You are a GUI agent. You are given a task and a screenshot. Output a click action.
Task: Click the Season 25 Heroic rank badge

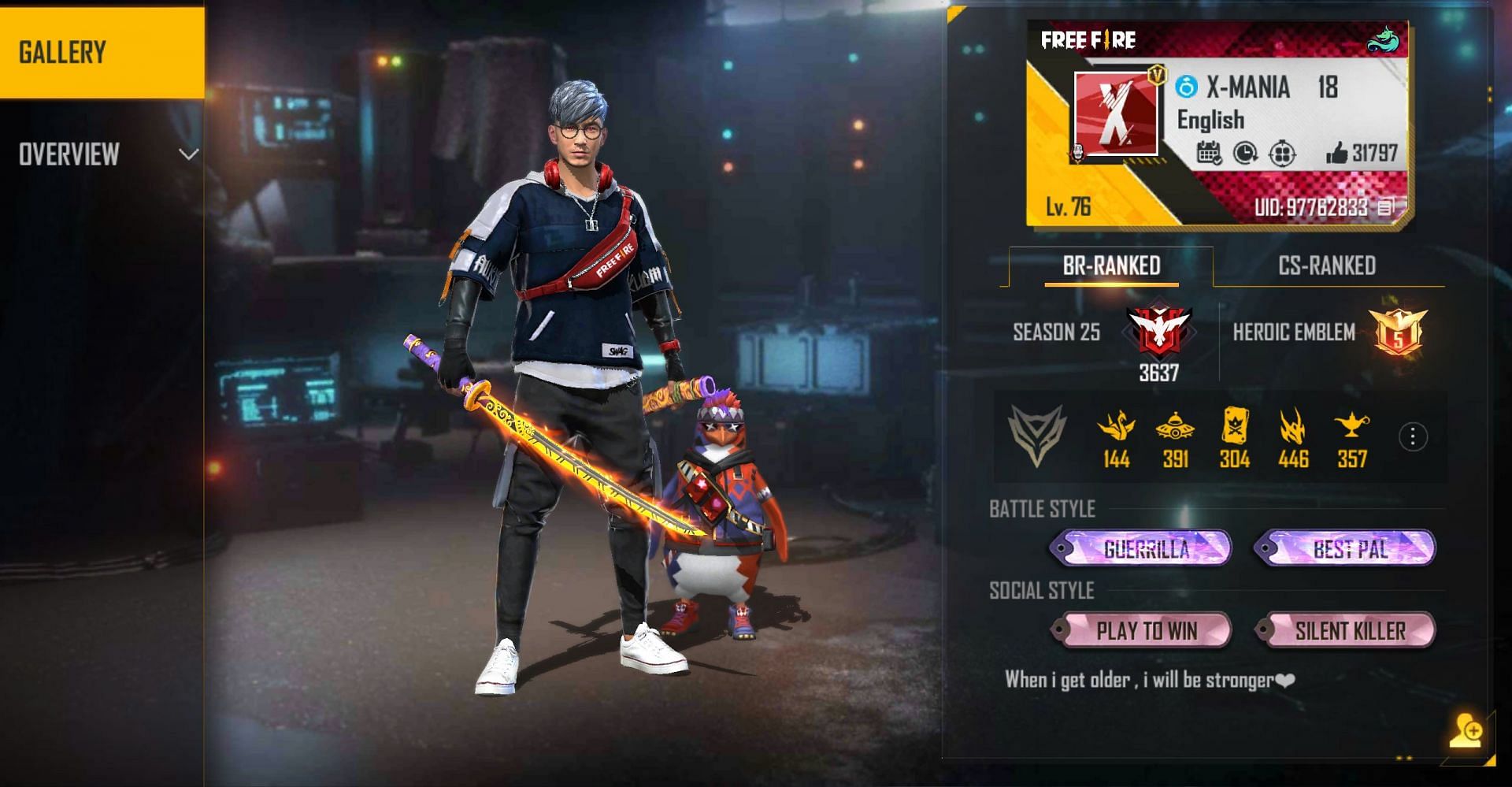coord(1158,331)
